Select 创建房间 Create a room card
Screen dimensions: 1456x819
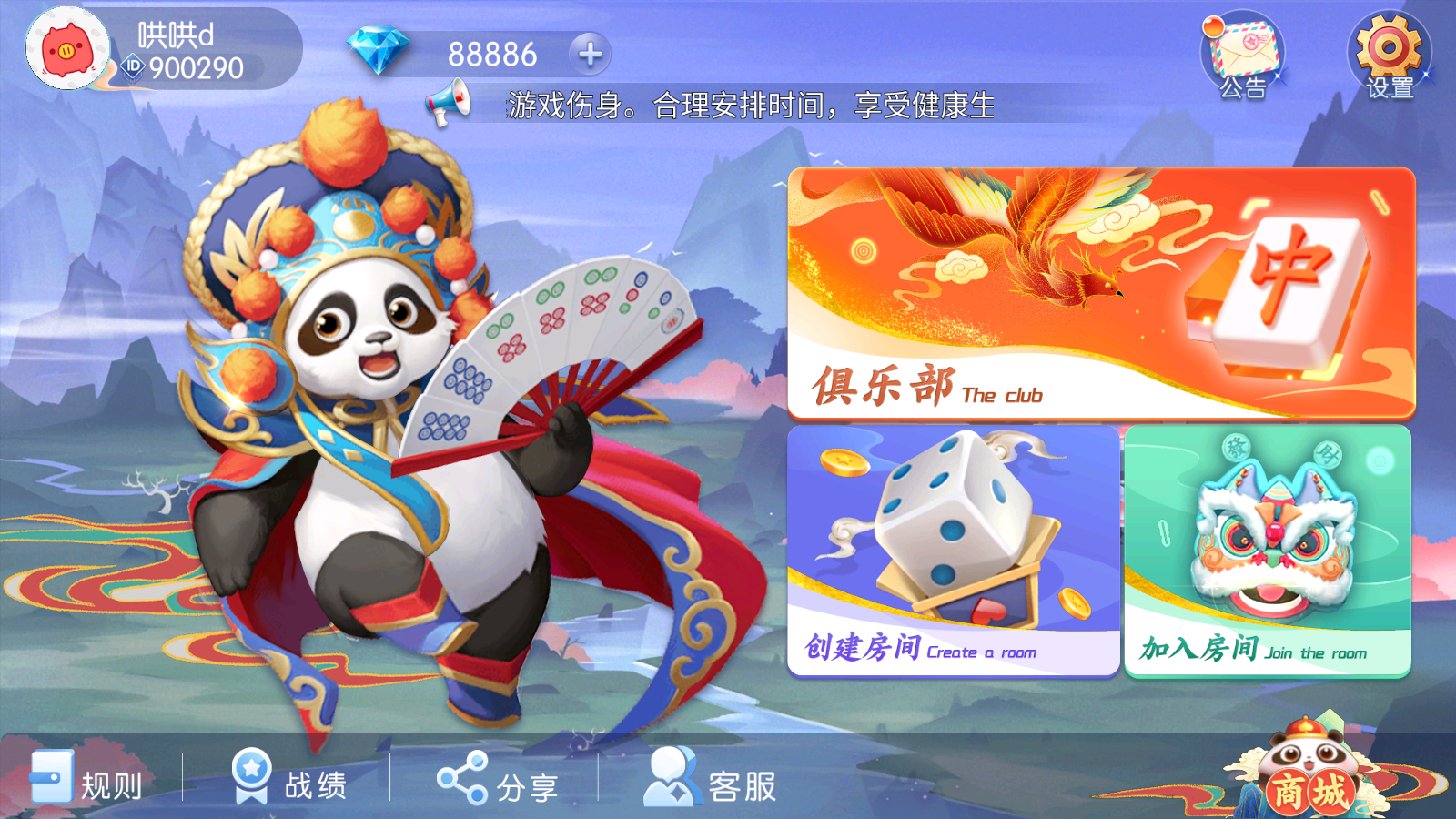click(x=951, y=551)
